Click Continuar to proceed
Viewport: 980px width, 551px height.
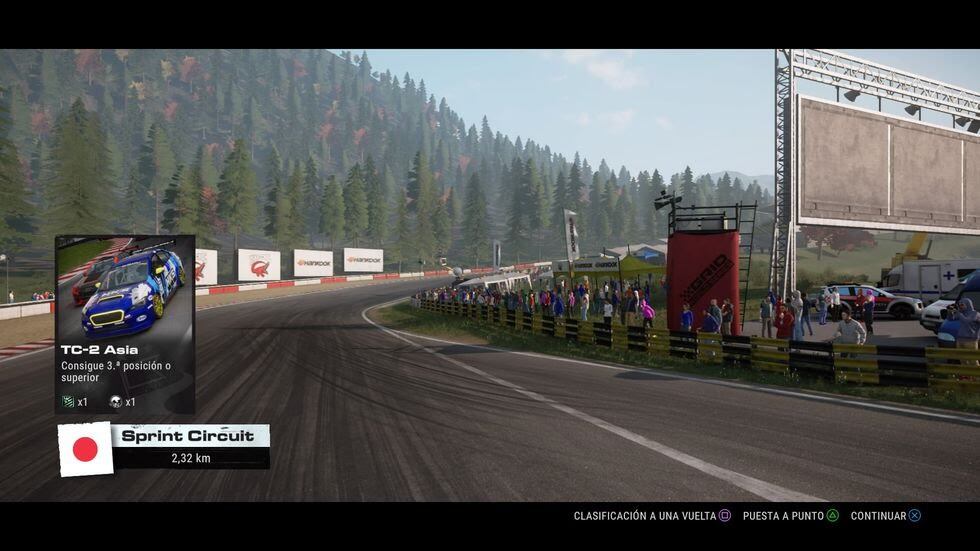pyautogui.click(x=885, y=516)
